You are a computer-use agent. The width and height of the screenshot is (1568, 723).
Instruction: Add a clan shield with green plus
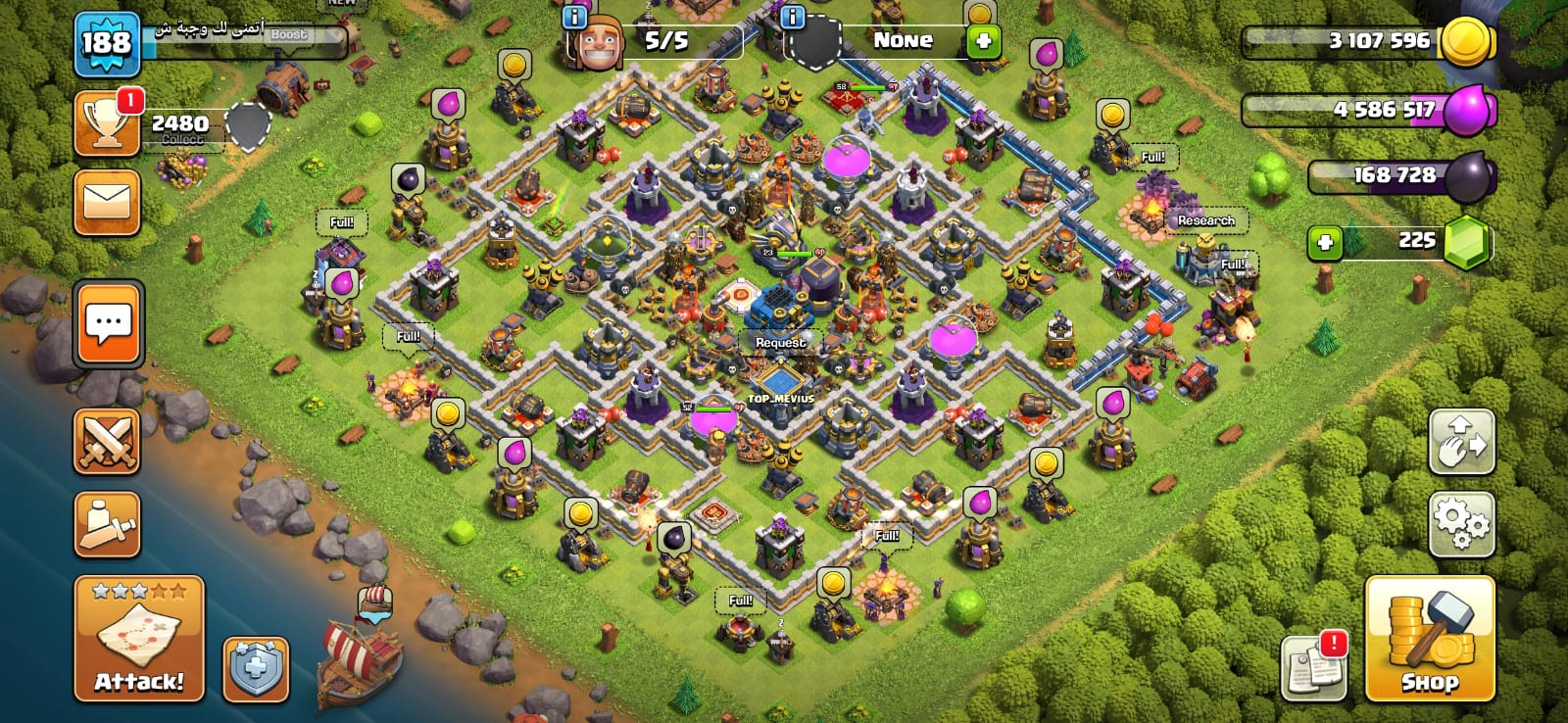coord(983,41)
